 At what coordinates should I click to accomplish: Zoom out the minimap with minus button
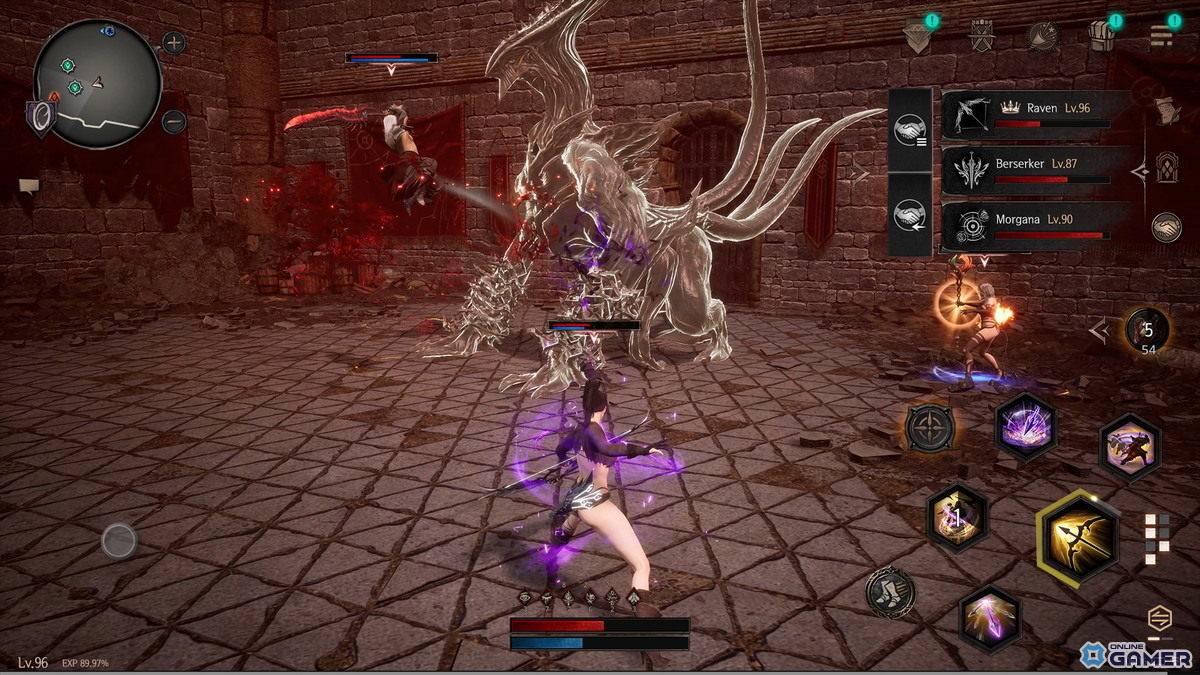(174, 122)
